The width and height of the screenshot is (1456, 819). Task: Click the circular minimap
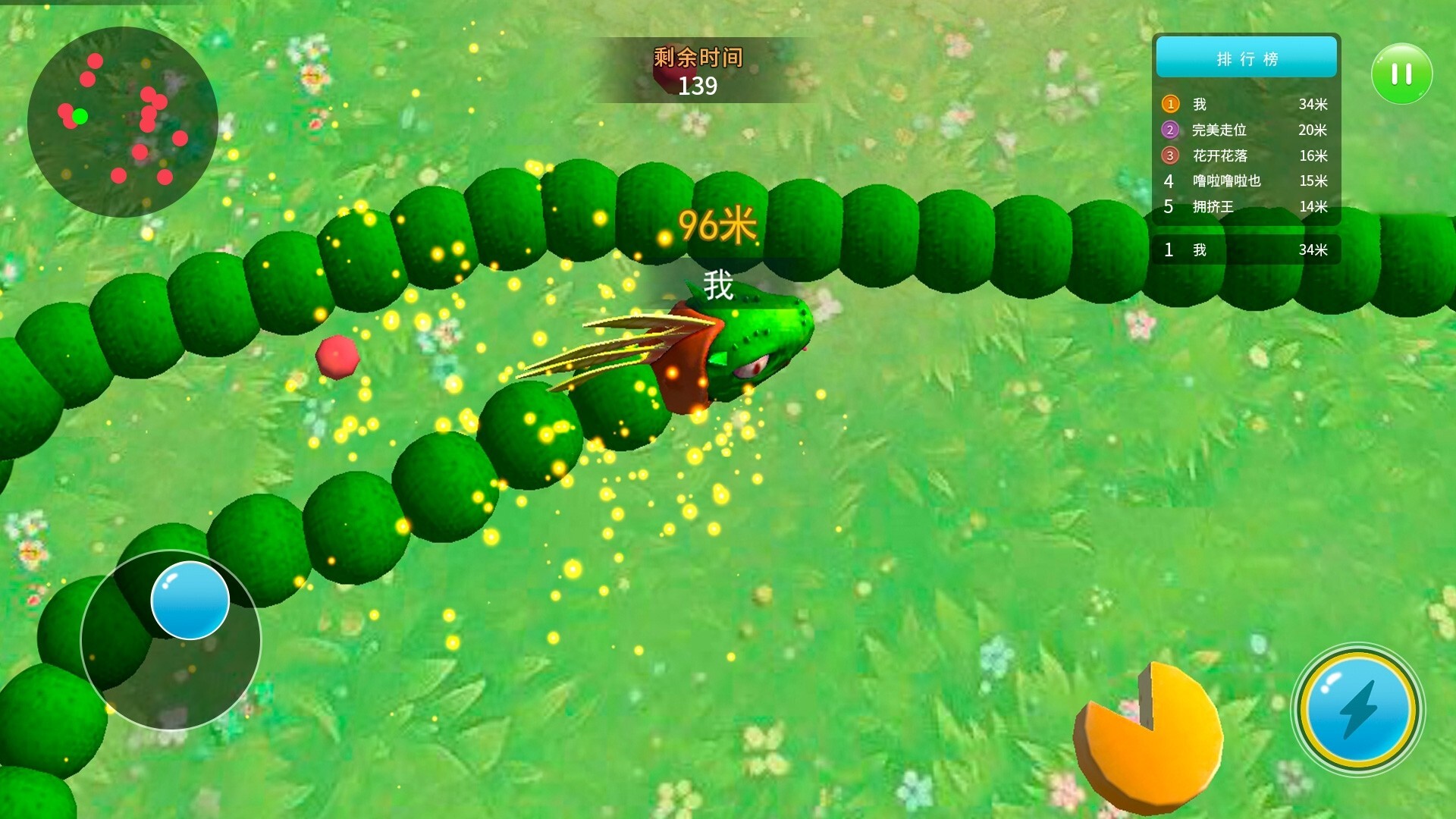point(123,121)
